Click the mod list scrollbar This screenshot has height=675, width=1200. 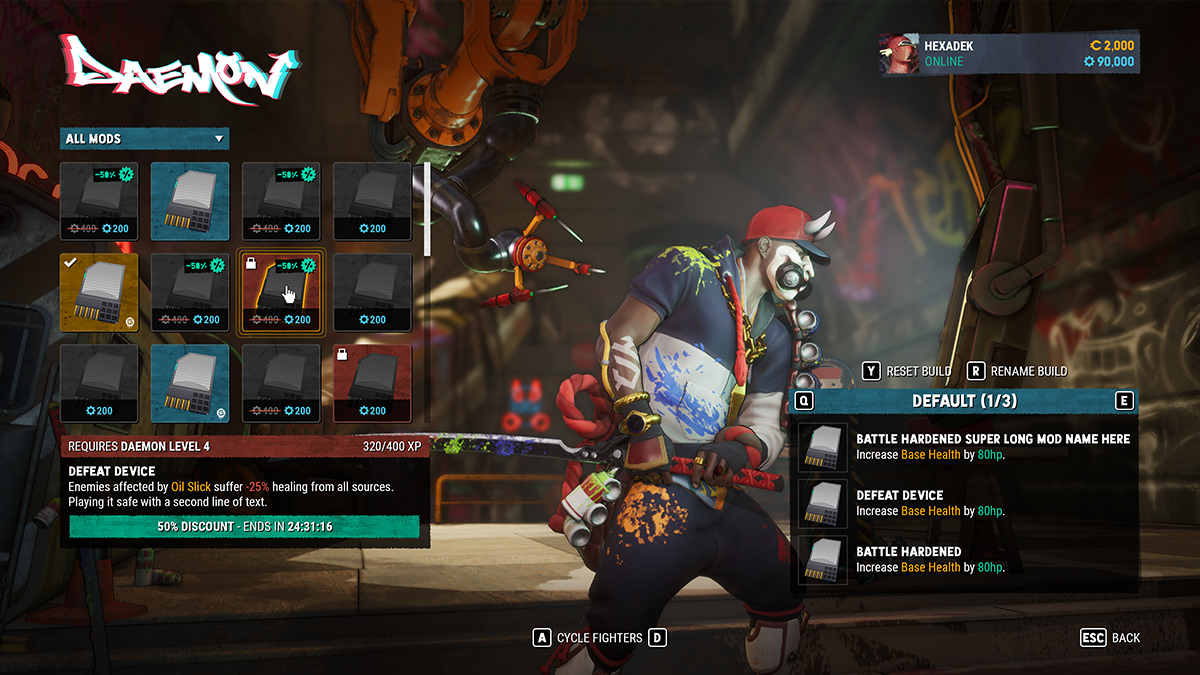point(428,210)
